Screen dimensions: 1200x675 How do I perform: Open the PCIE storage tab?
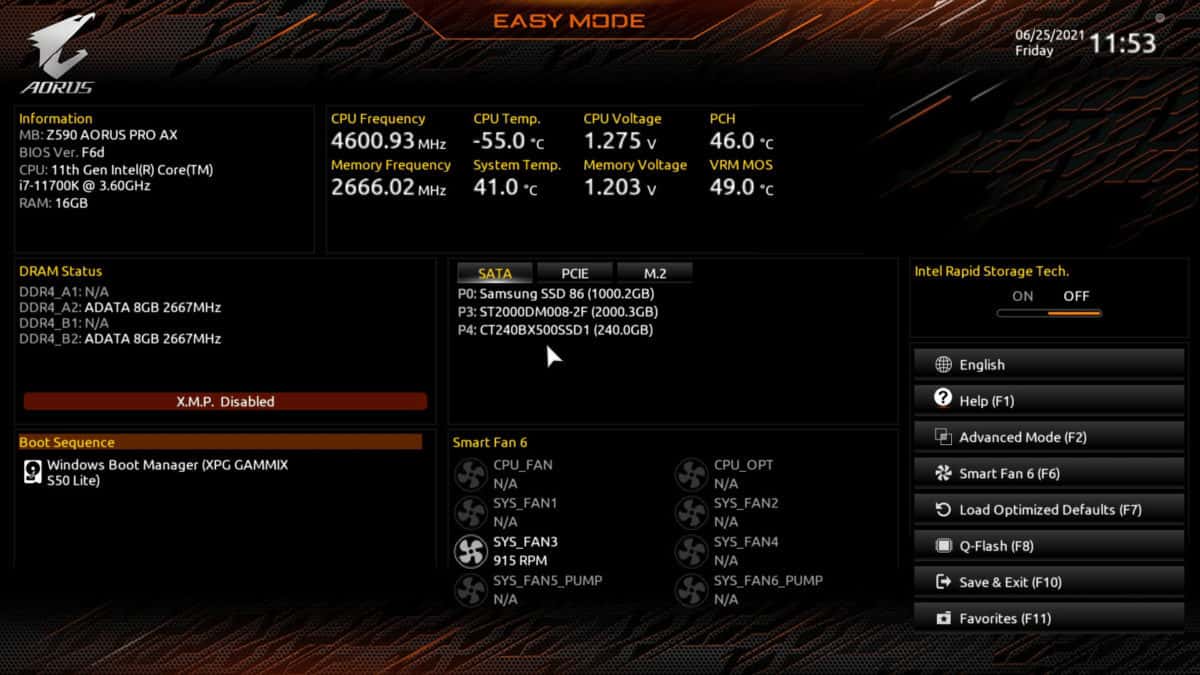575,273
